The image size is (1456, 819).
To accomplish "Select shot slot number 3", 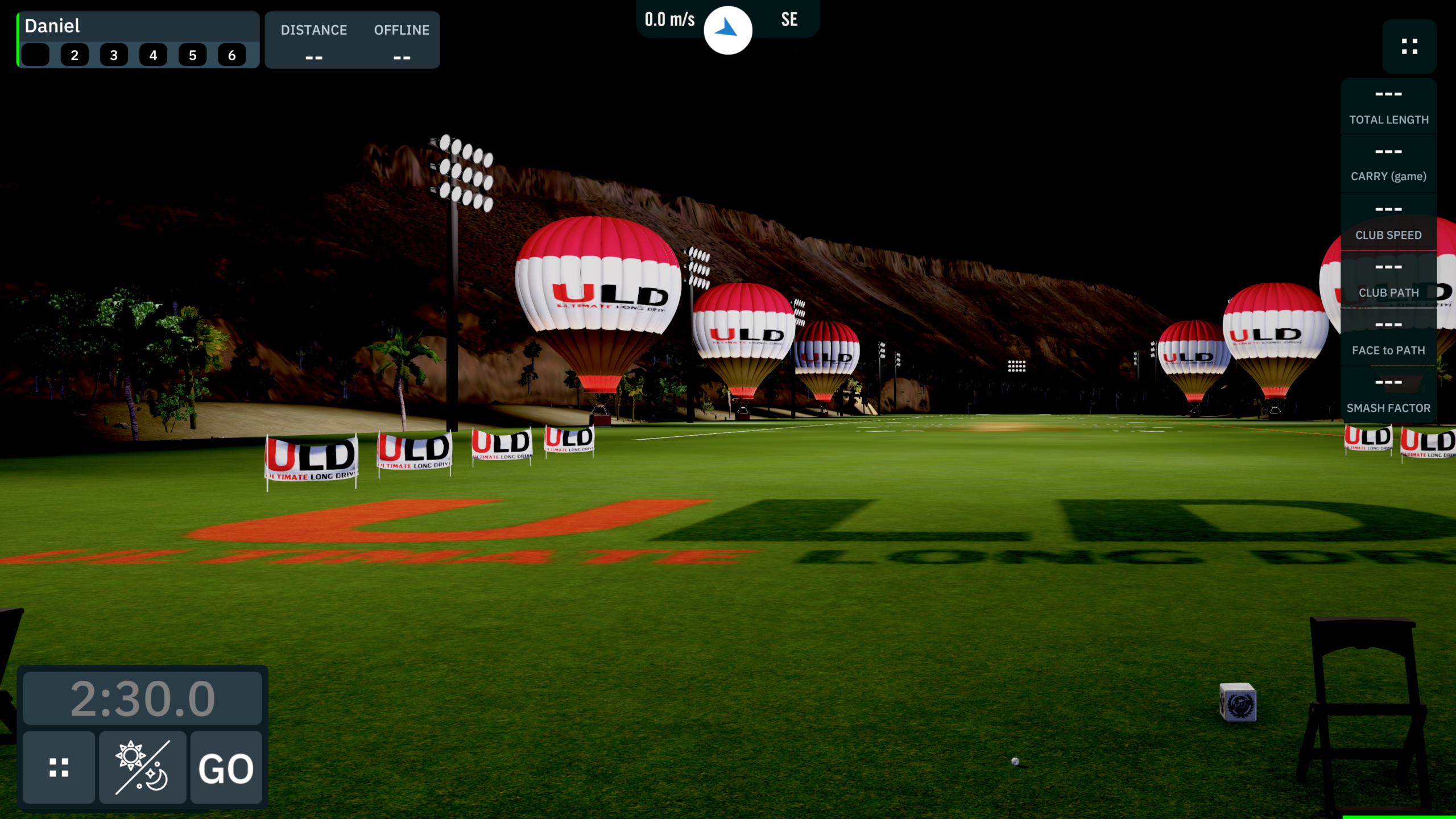I will coord(114,55).
